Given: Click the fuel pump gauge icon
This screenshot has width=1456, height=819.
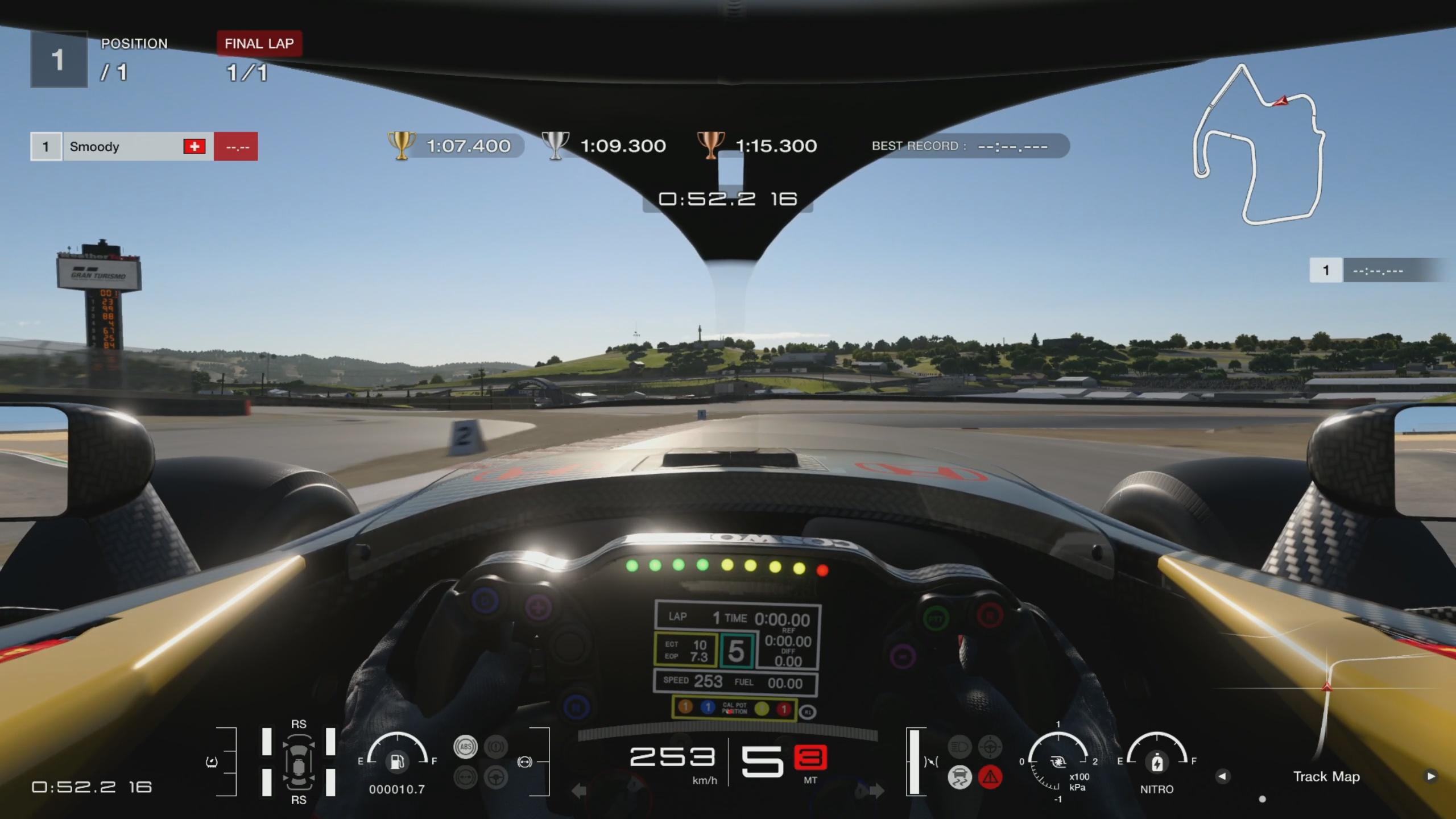Looking at the screenshot, I should [x=397, y=760].
